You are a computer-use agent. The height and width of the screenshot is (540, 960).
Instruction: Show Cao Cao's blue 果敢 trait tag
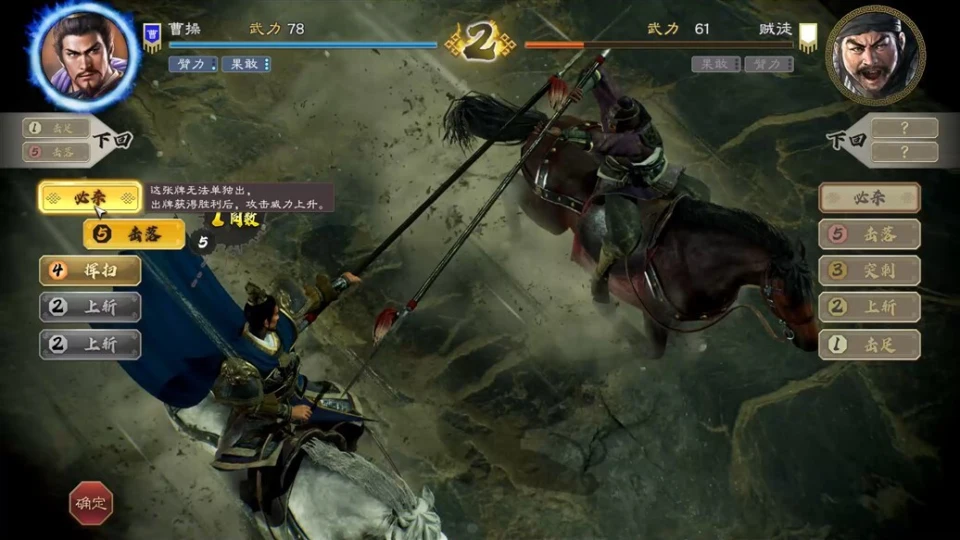246,64
